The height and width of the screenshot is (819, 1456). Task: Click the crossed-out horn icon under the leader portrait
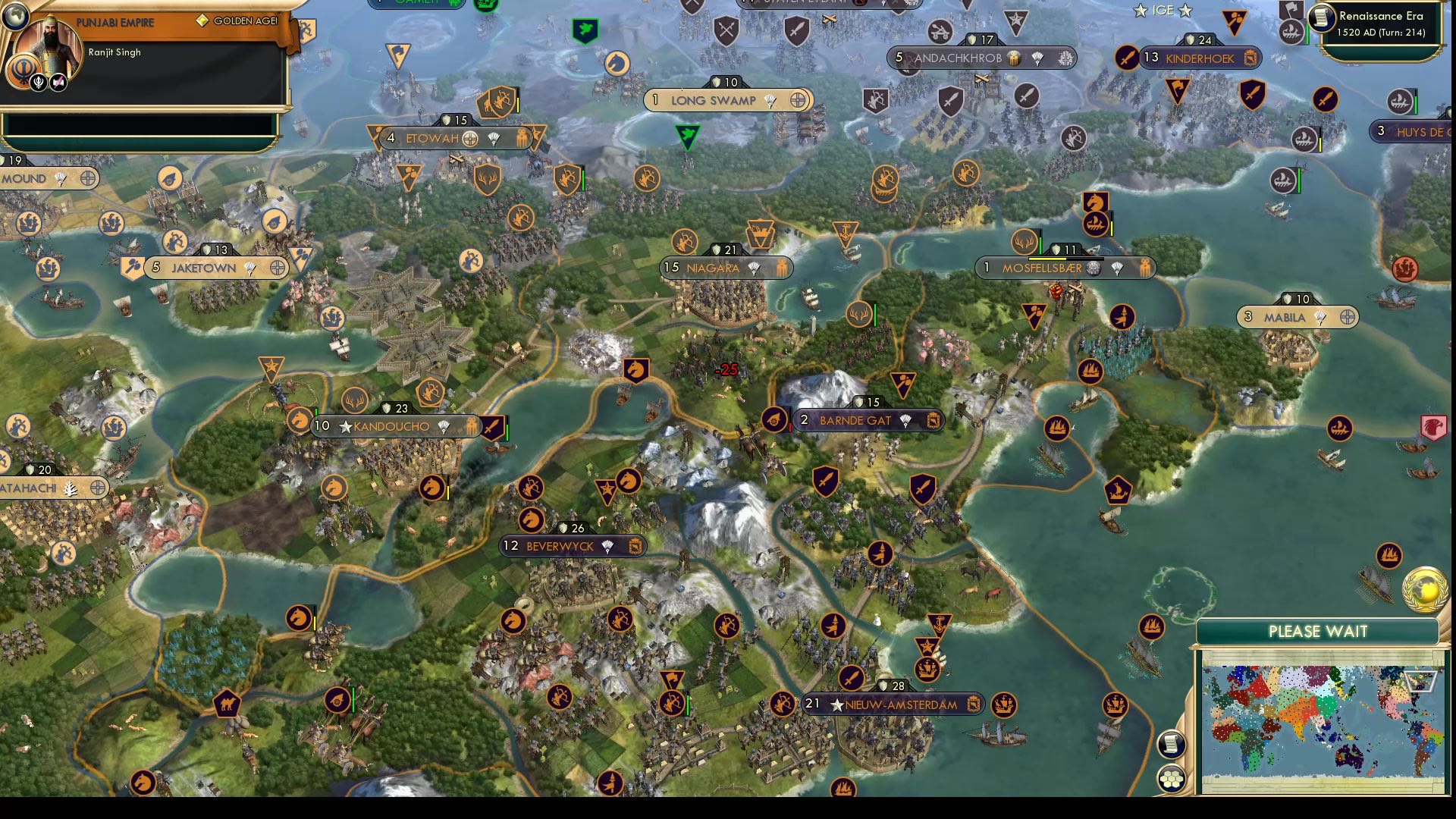[x=58, y=82]
